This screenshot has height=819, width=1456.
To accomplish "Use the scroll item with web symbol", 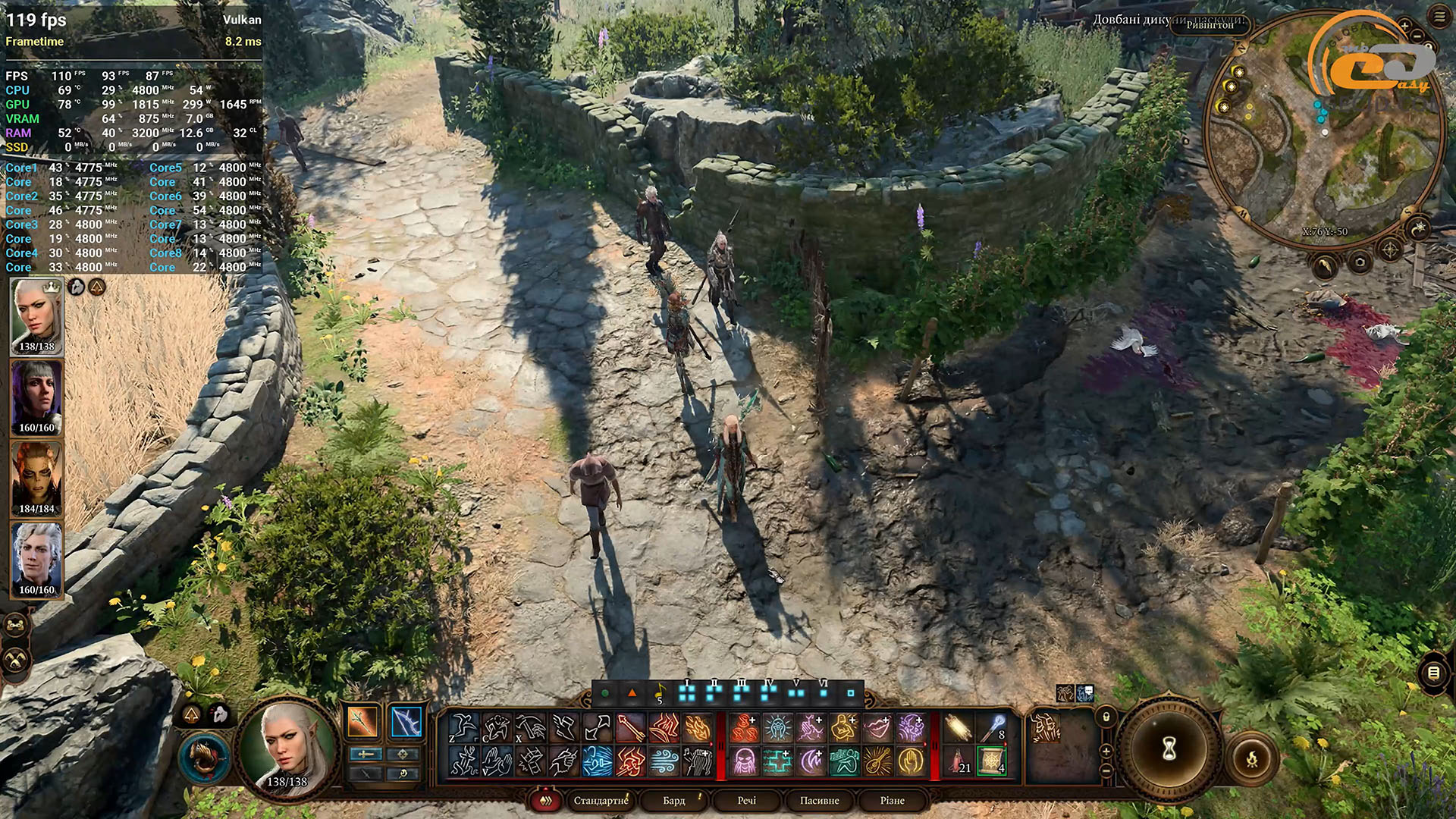I will (991, 761).
